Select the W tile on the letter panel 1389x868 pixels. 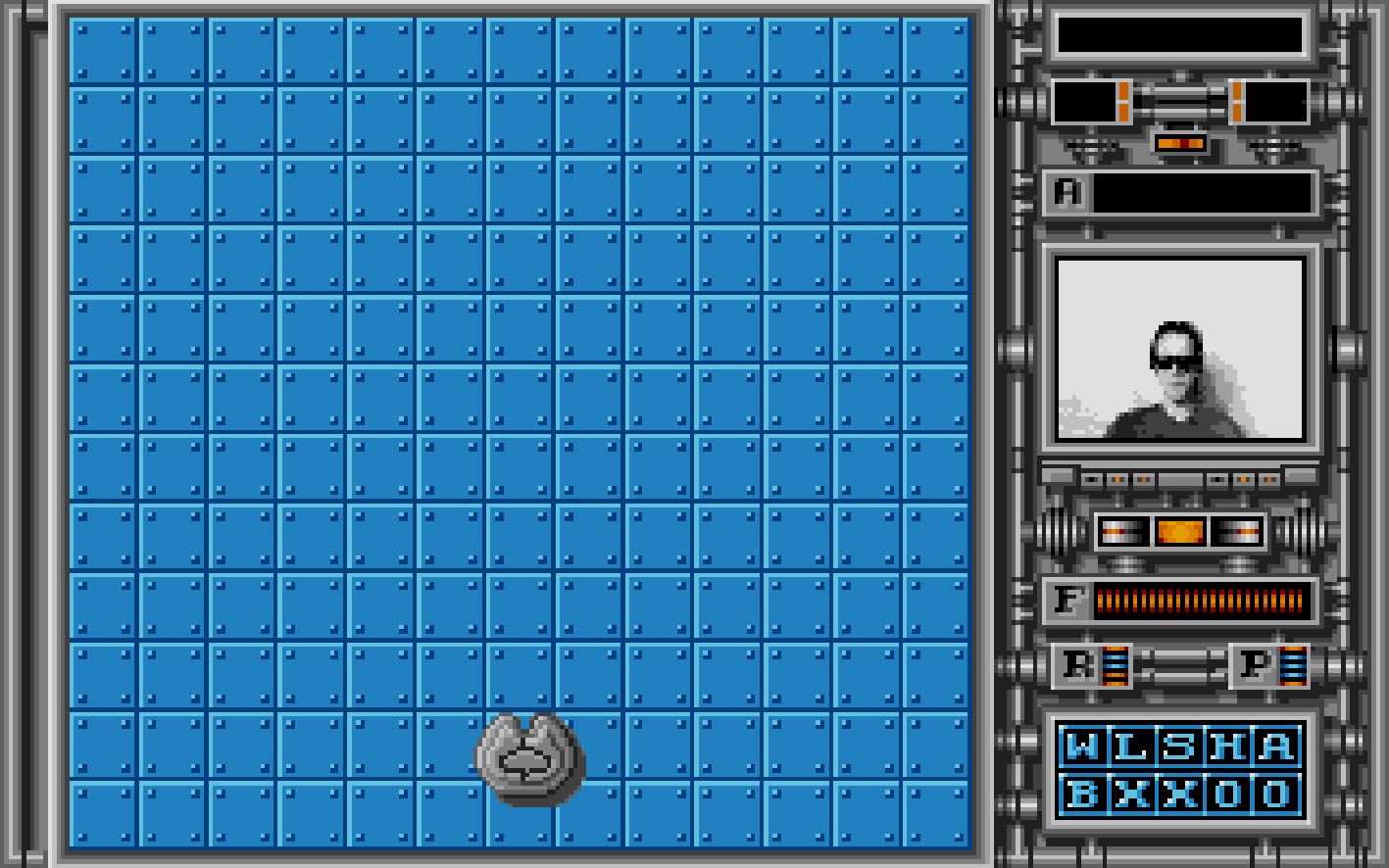(1082, 747)
